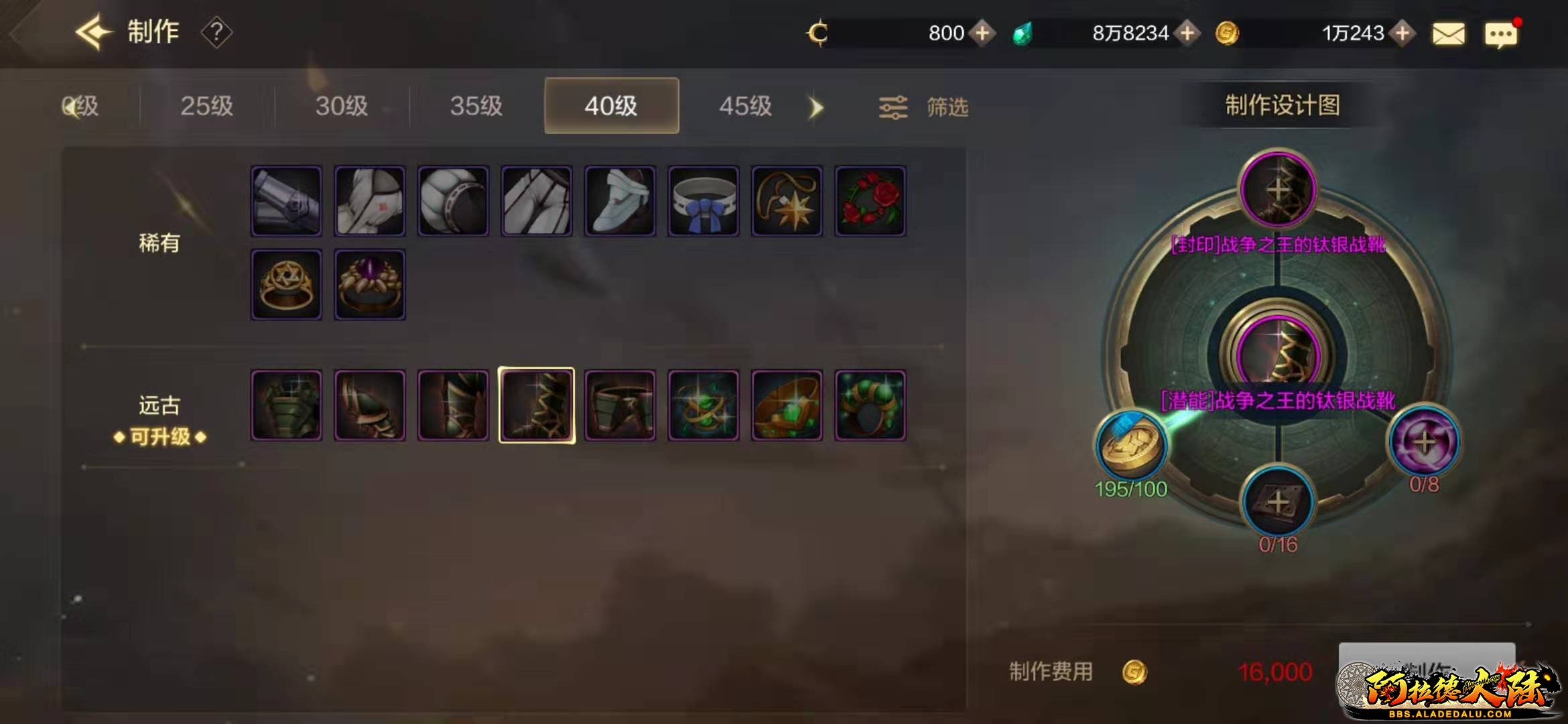
Task: Open the mail envelope icon
Action: point(1448,34)
